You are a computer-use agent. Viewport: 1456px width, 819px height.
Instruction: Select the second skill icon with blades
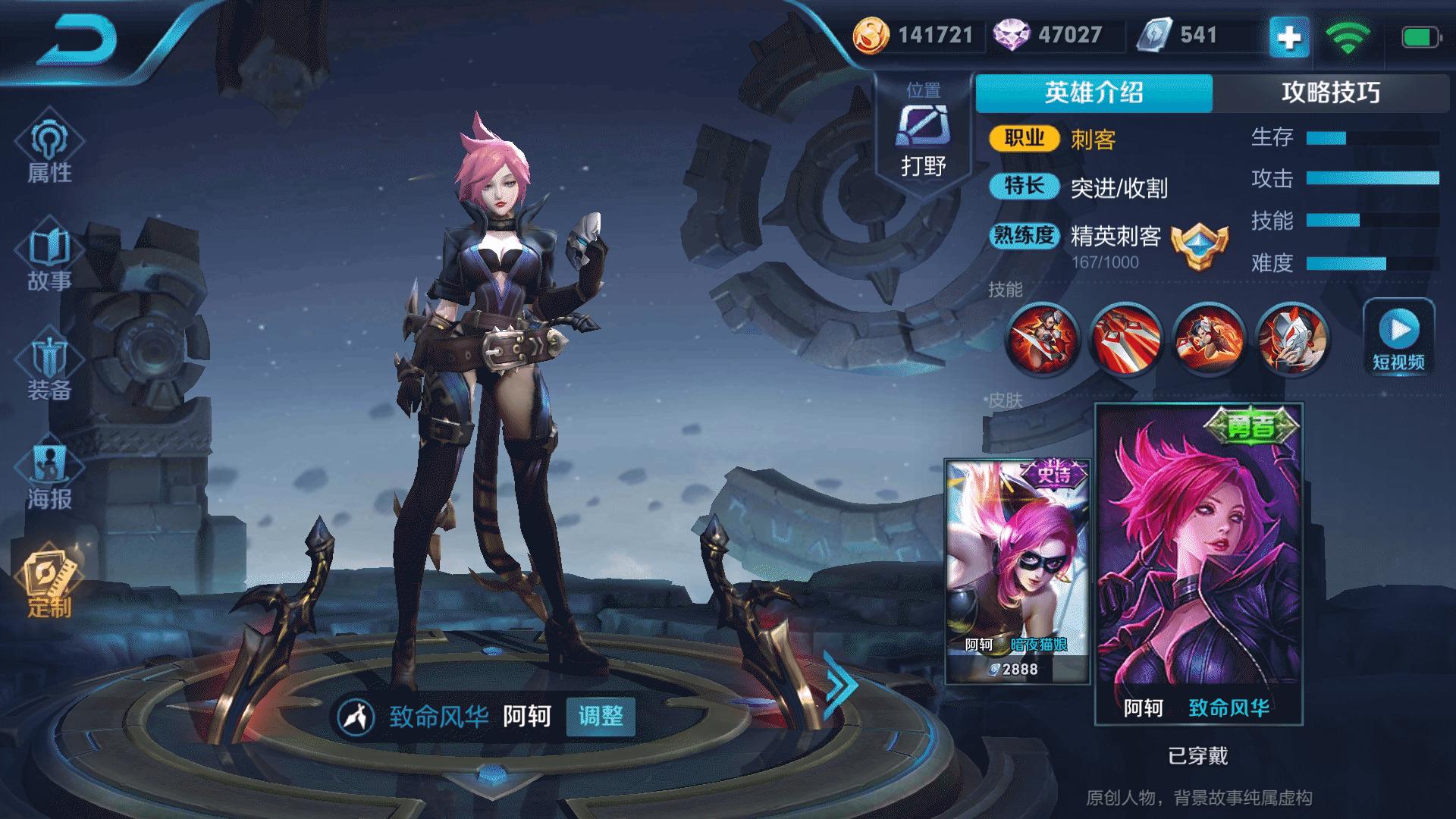tap(1125, 339)
